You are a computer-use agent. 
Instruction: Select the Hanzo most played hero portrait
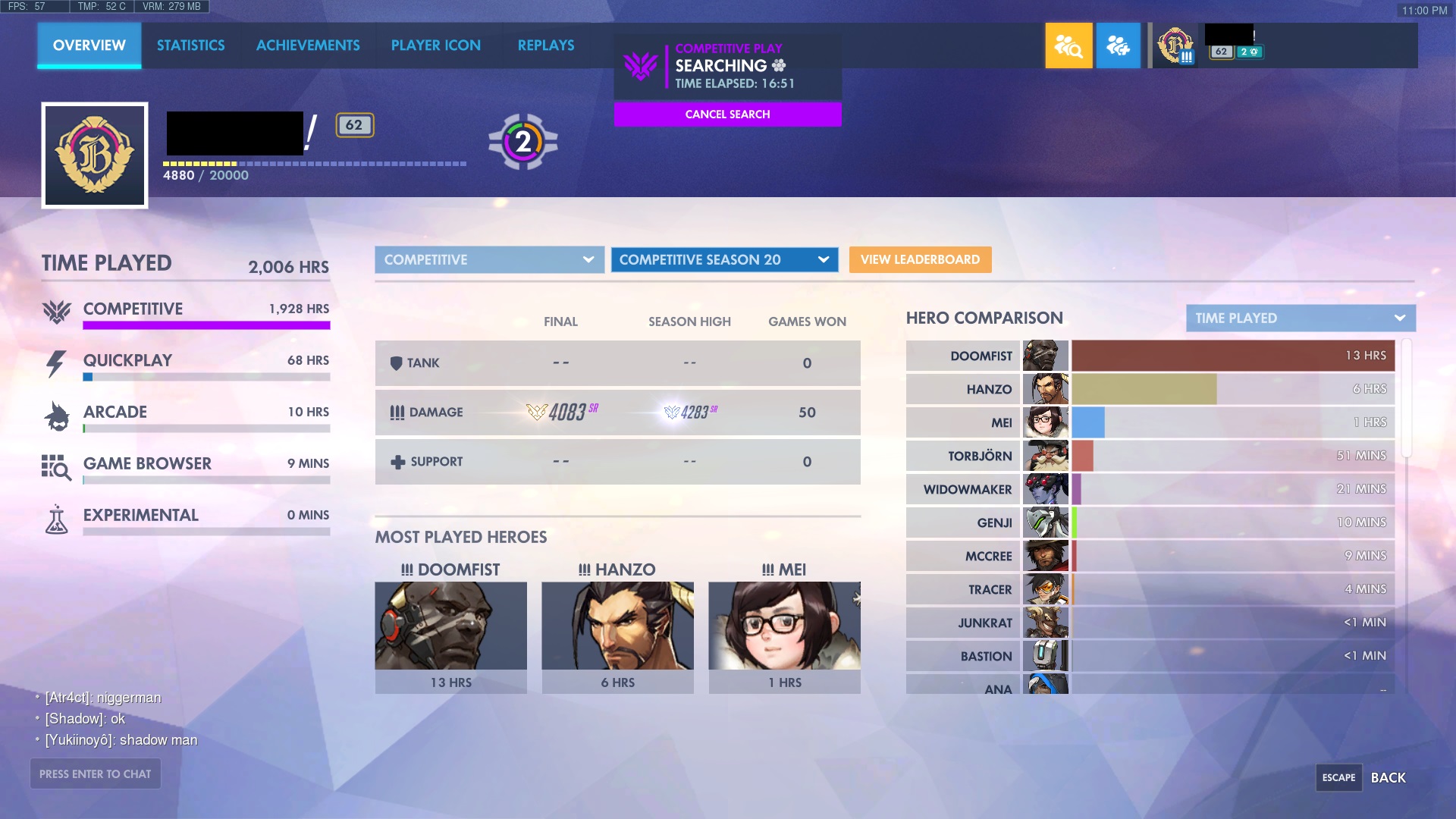[617, 626]
